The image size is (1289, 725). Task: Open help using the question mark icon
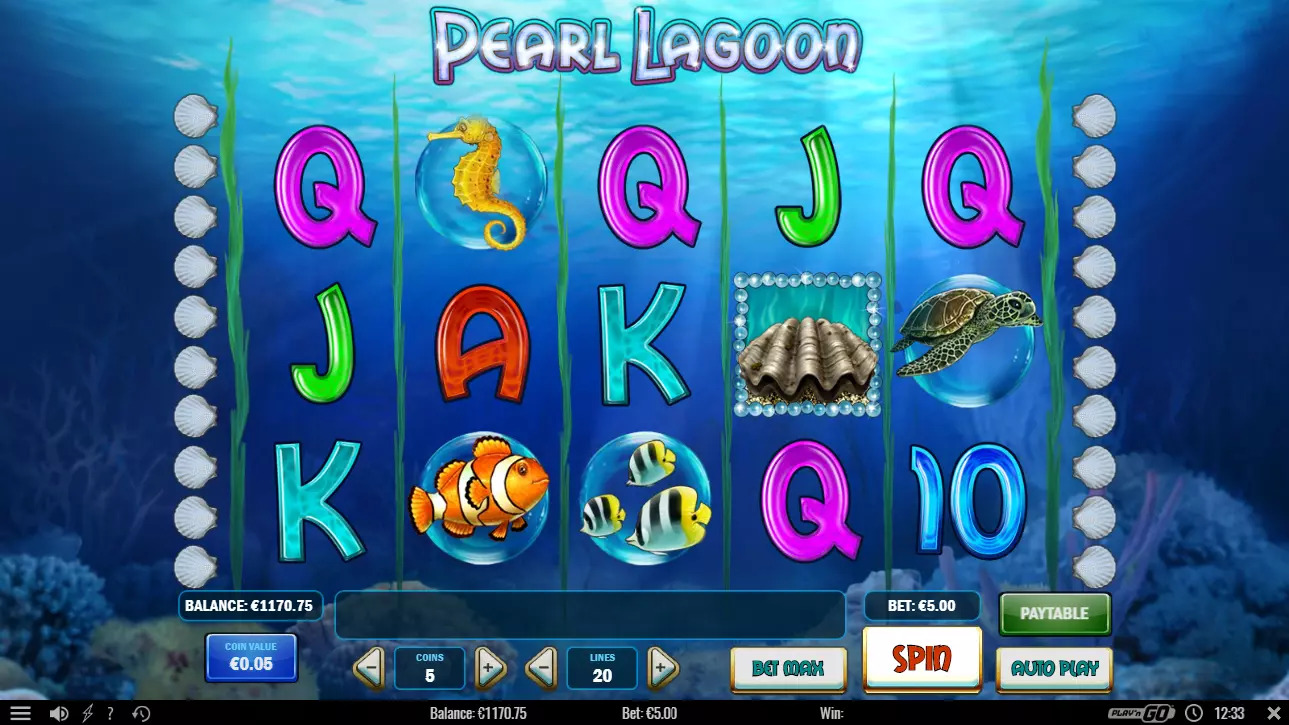[x=108, y=713]
